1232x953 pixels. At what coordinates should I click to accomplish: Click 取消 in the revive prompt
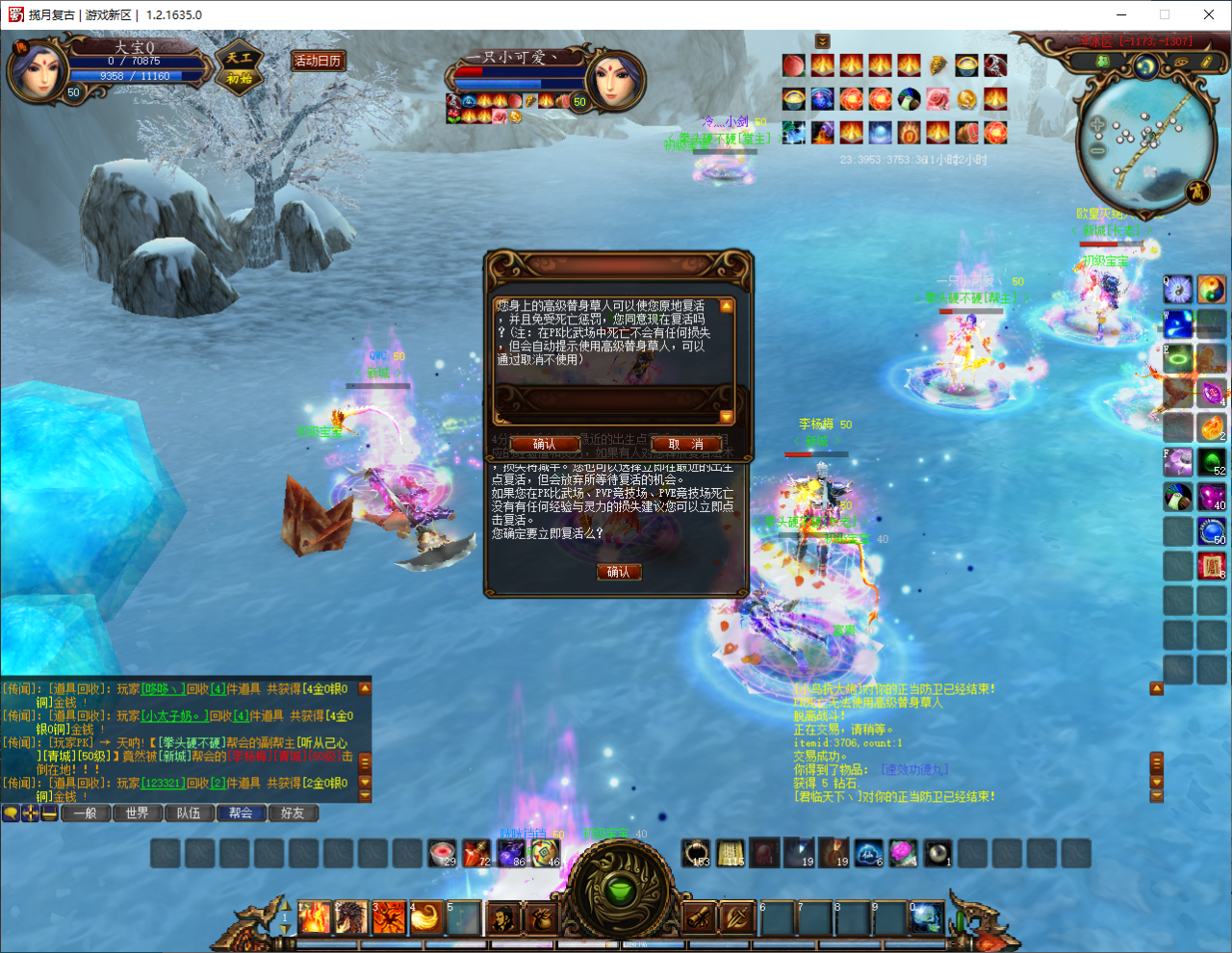[x=686, y=444]
